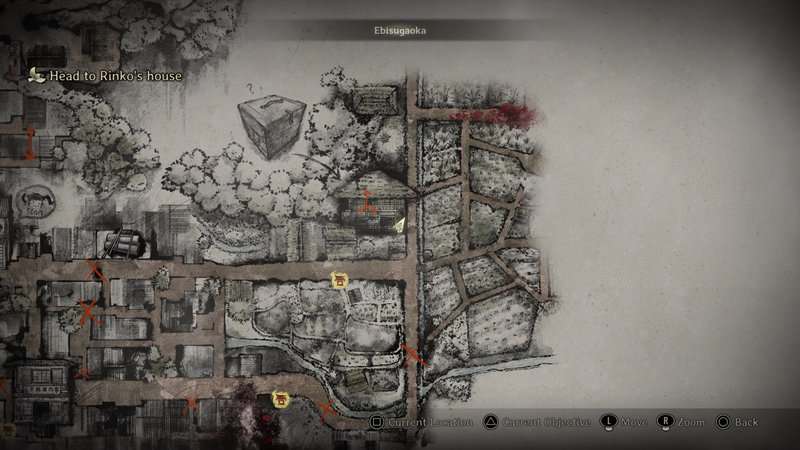Click the player location arrow marker
Image resolution: width=800 pixels, height=450 pixels.
point(400,226)
